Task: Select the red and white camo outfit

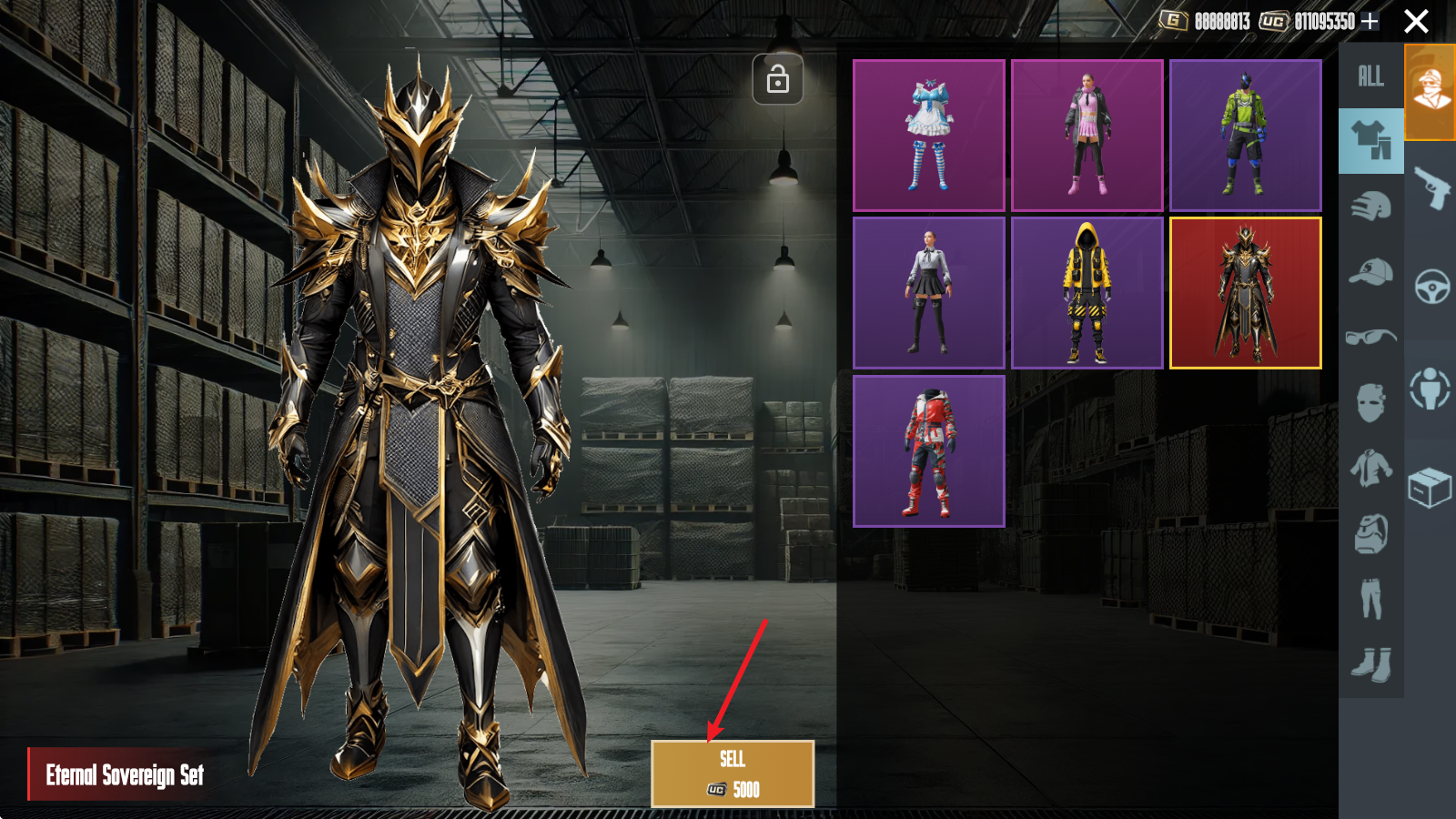Action: pyautogui.click(x=928, y=451)
